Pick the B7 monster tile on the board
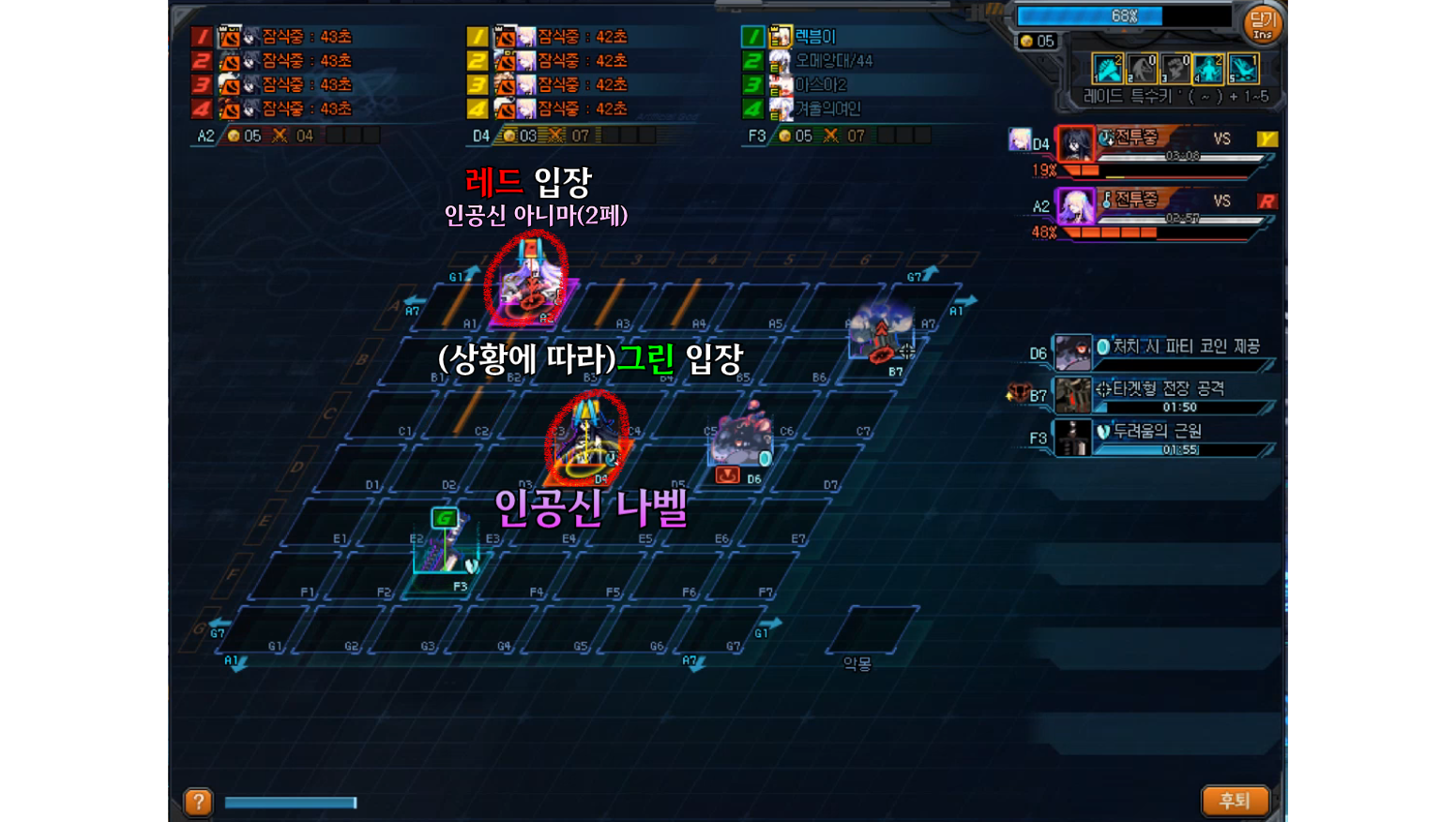The width and height of the screenshot is (1456, 822). [x=880, y=335]
